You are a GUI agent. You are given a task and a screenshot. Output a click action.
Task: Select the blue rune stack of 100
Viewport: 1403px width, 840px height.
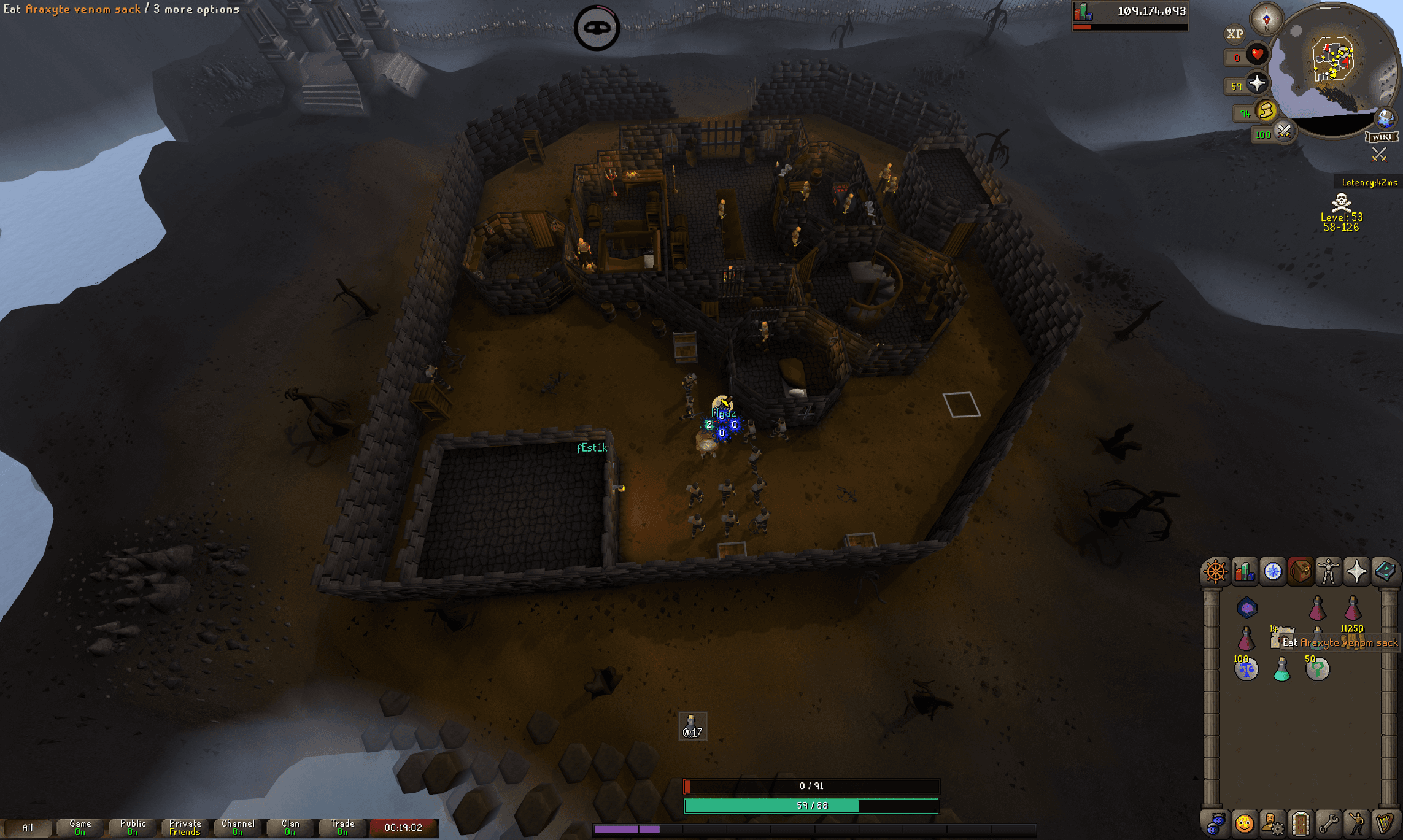(1246, 669)
